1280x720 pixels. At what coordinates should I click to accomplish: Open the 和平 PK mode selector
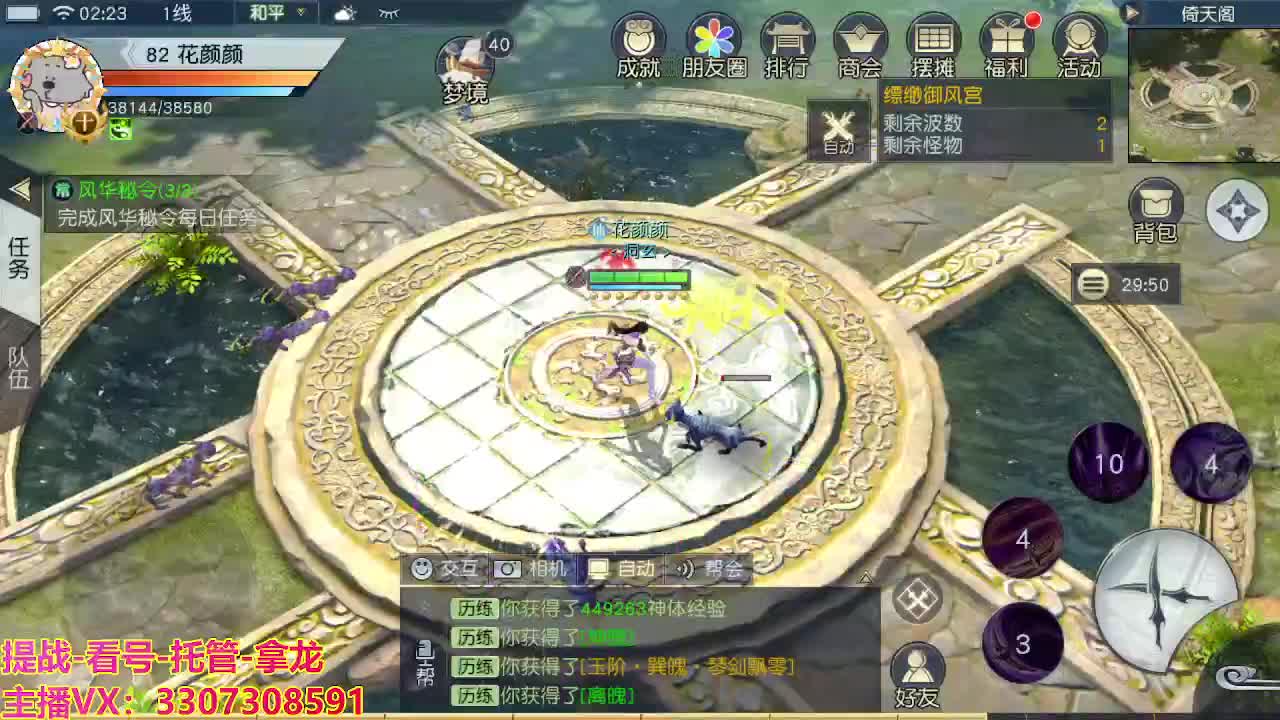point(272,13)
